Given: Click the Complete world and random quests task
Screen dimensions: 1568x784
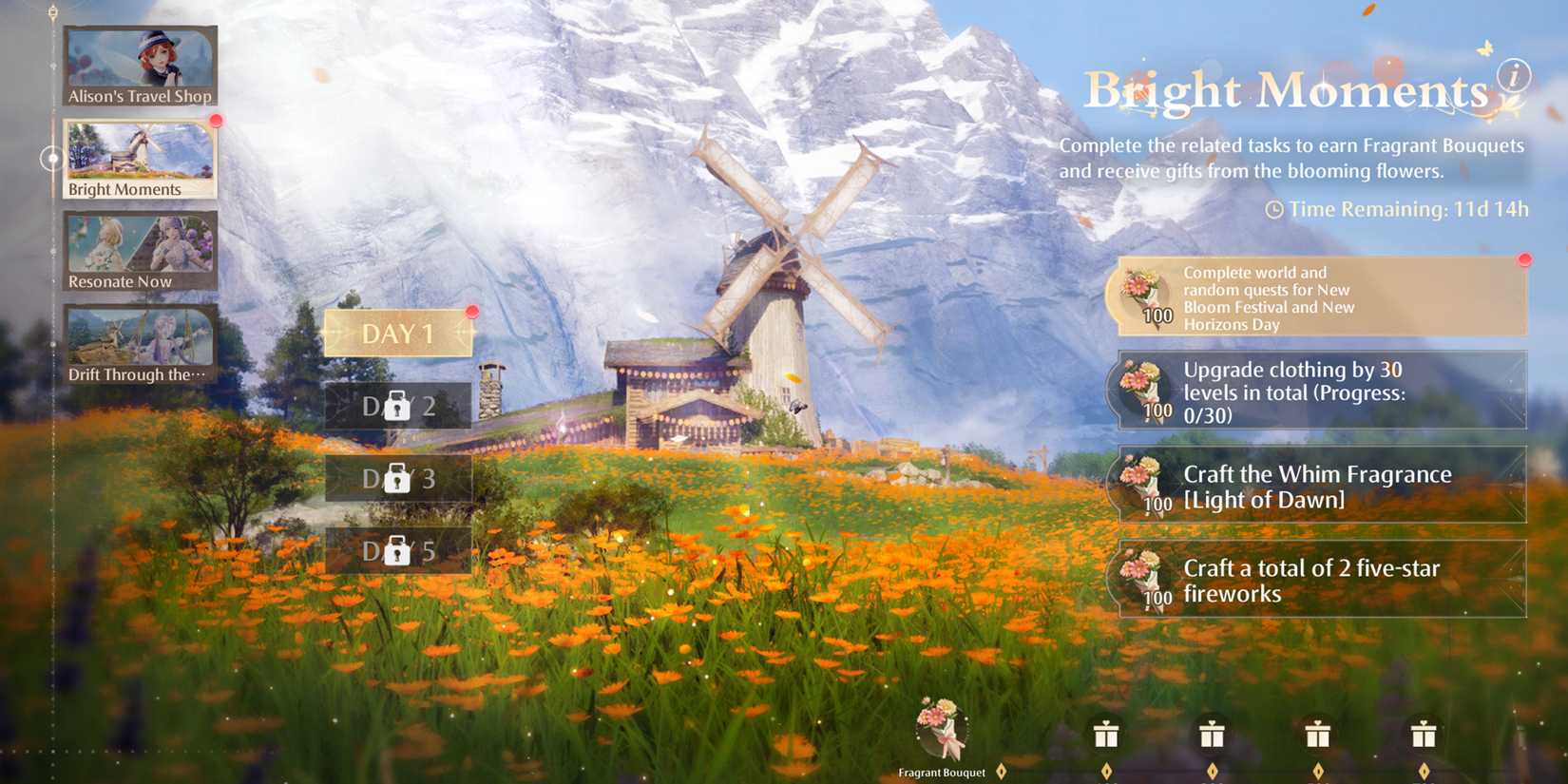Looking at the screenshot, I should [1321, 297].
